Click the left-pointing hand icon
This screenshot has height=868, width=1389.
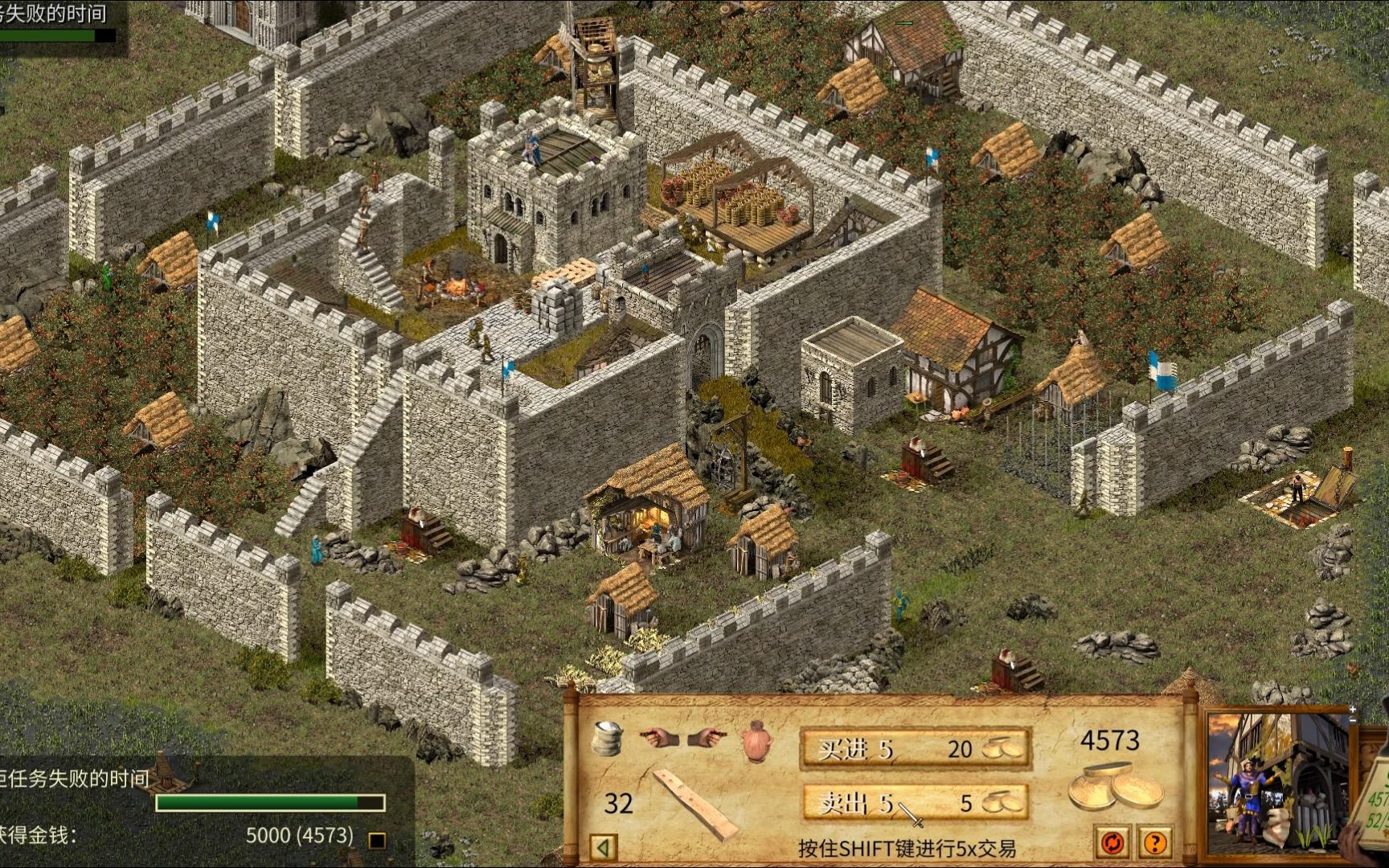pos(658,735)
